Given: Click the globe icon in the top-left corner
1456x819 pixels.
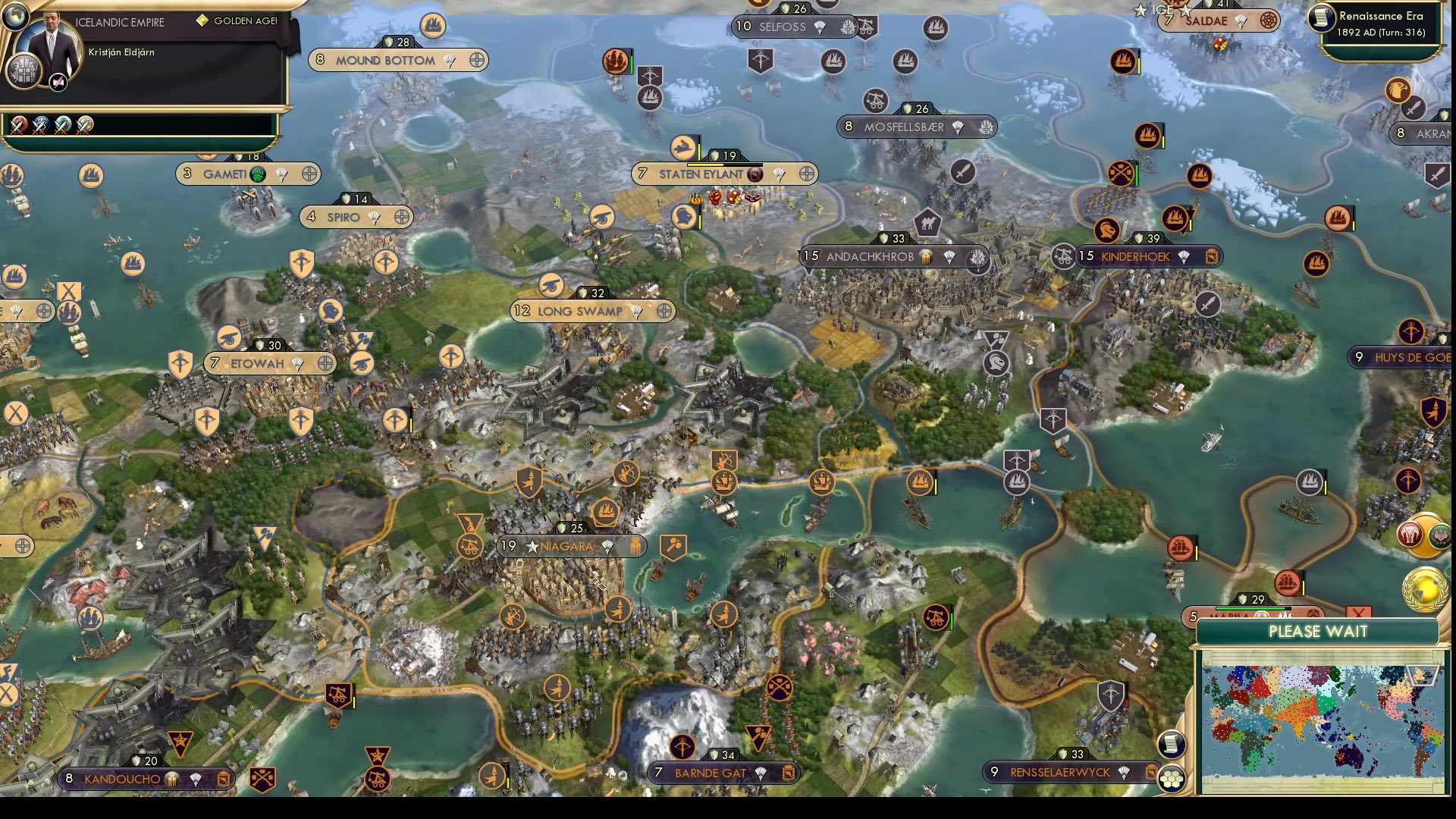Looking at the screenshot, I should click(x=15, y=15).
